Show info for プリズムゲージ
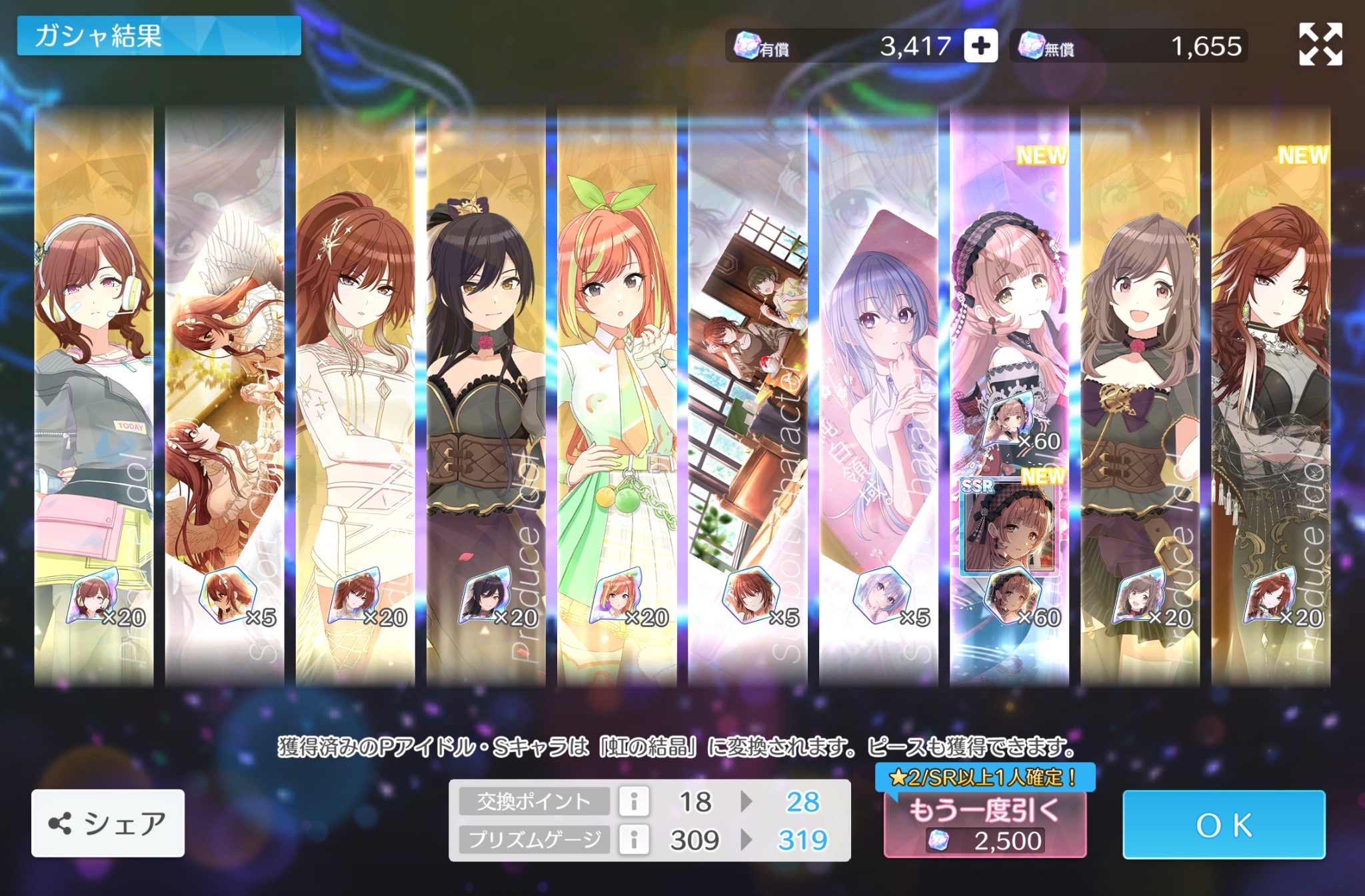This screenshot has height=896, width=1365. coord(634,839)
